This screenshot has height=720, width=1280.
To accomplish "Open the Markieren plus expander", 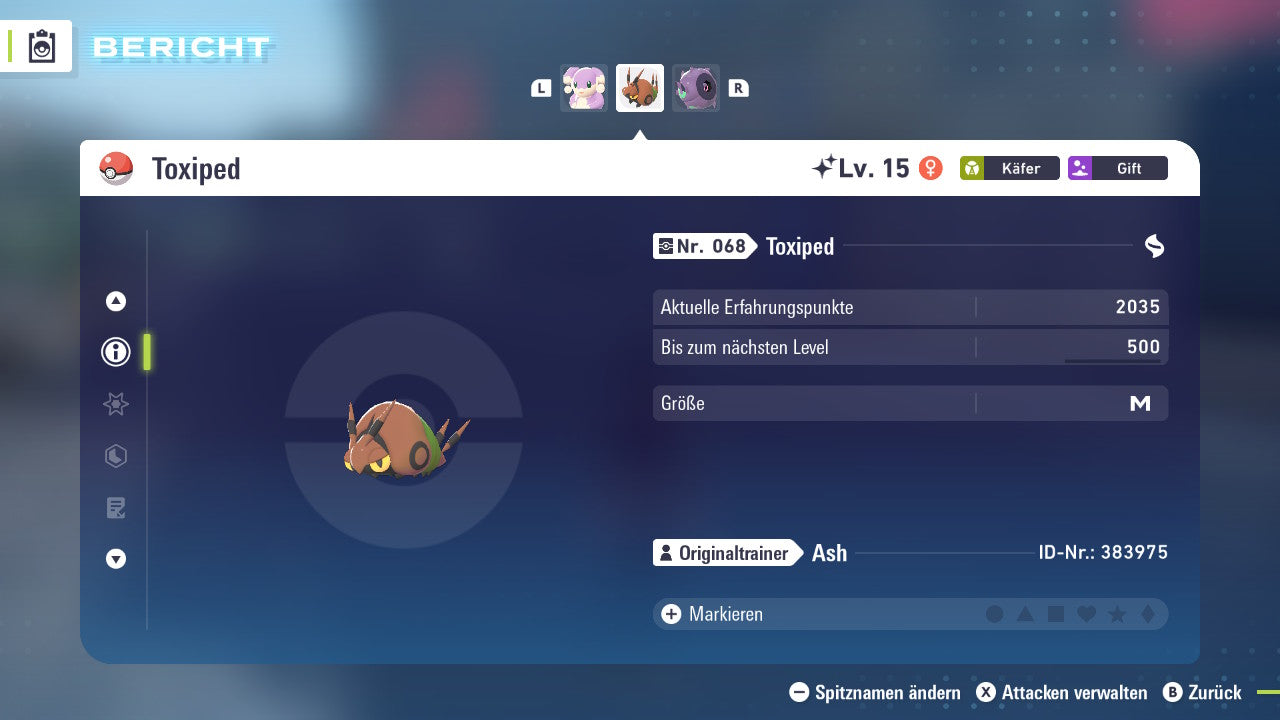I will point(669,614).
